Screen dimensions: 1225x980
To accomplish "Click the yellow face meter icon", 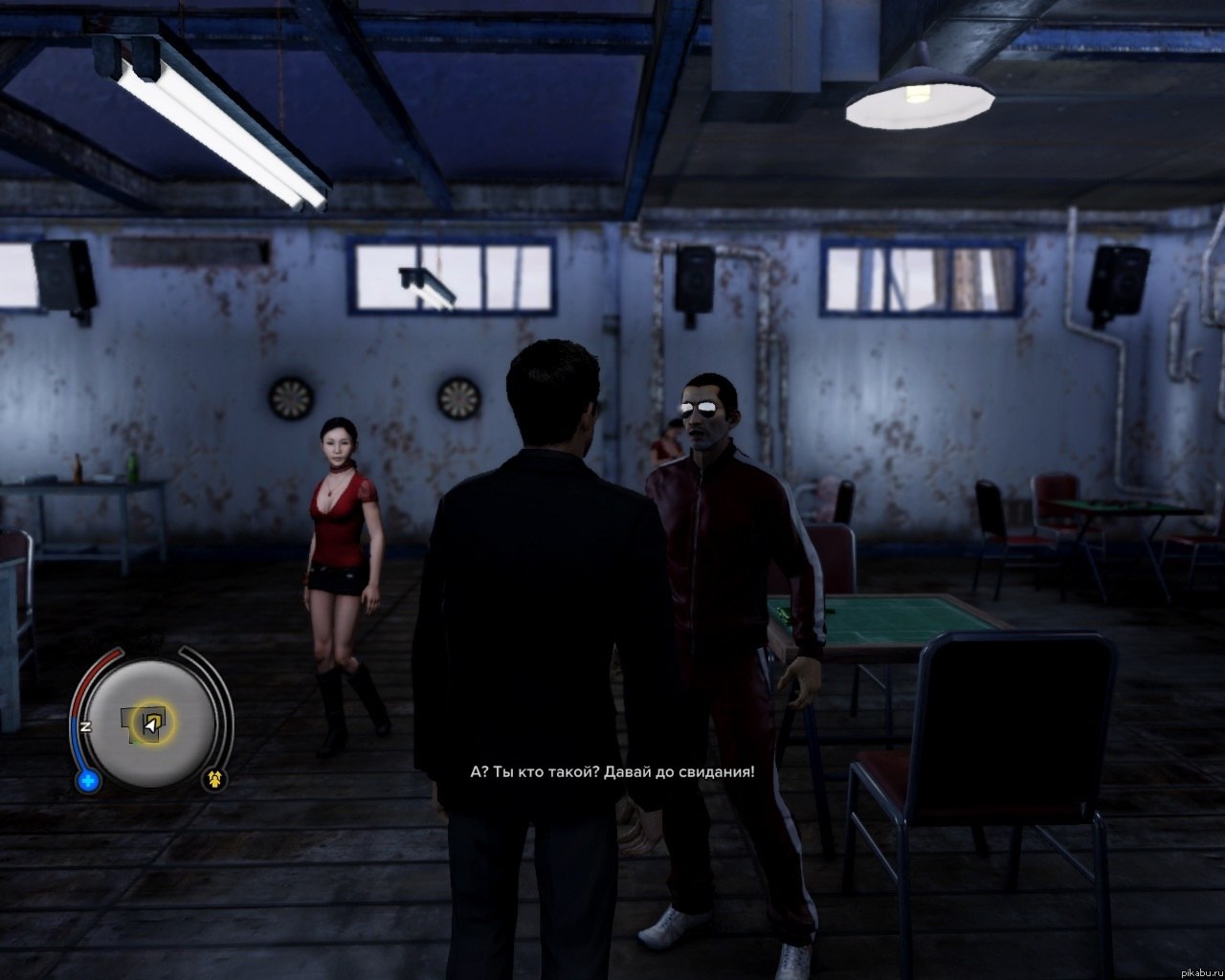I will (216, 780).
